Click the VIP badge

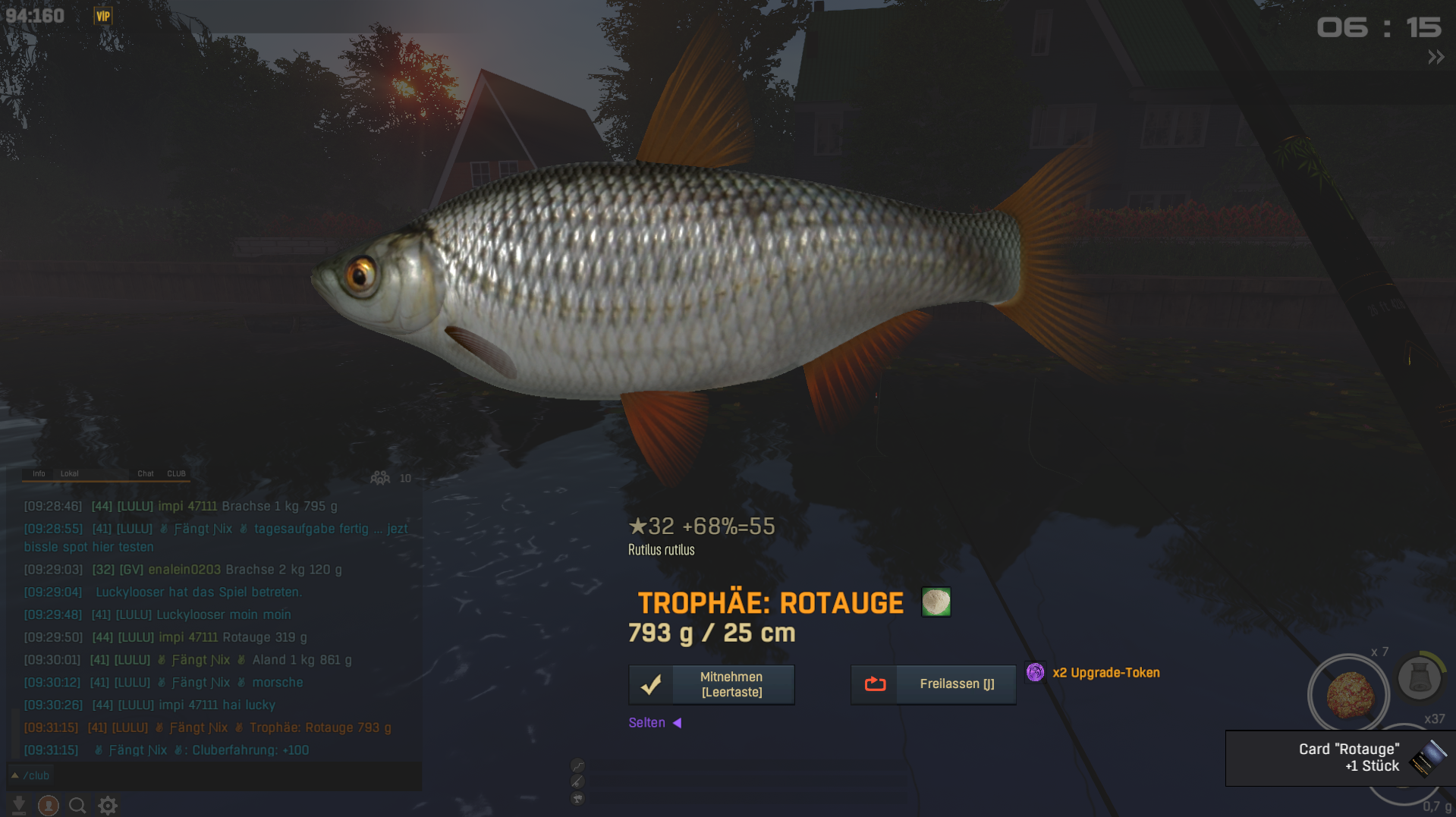(x=103, y=16)
